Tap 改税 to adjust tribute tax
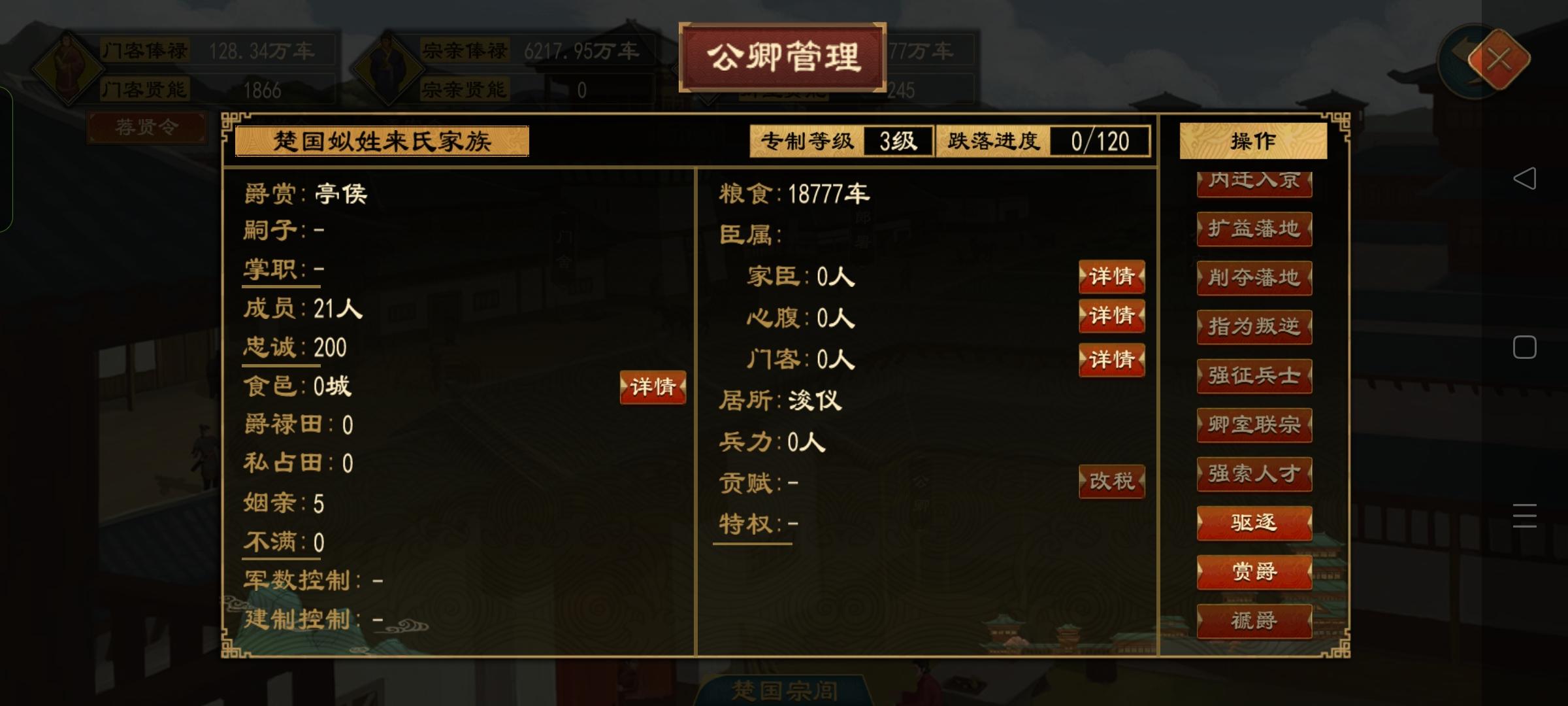1568x706 pixels. (1111, 481)
